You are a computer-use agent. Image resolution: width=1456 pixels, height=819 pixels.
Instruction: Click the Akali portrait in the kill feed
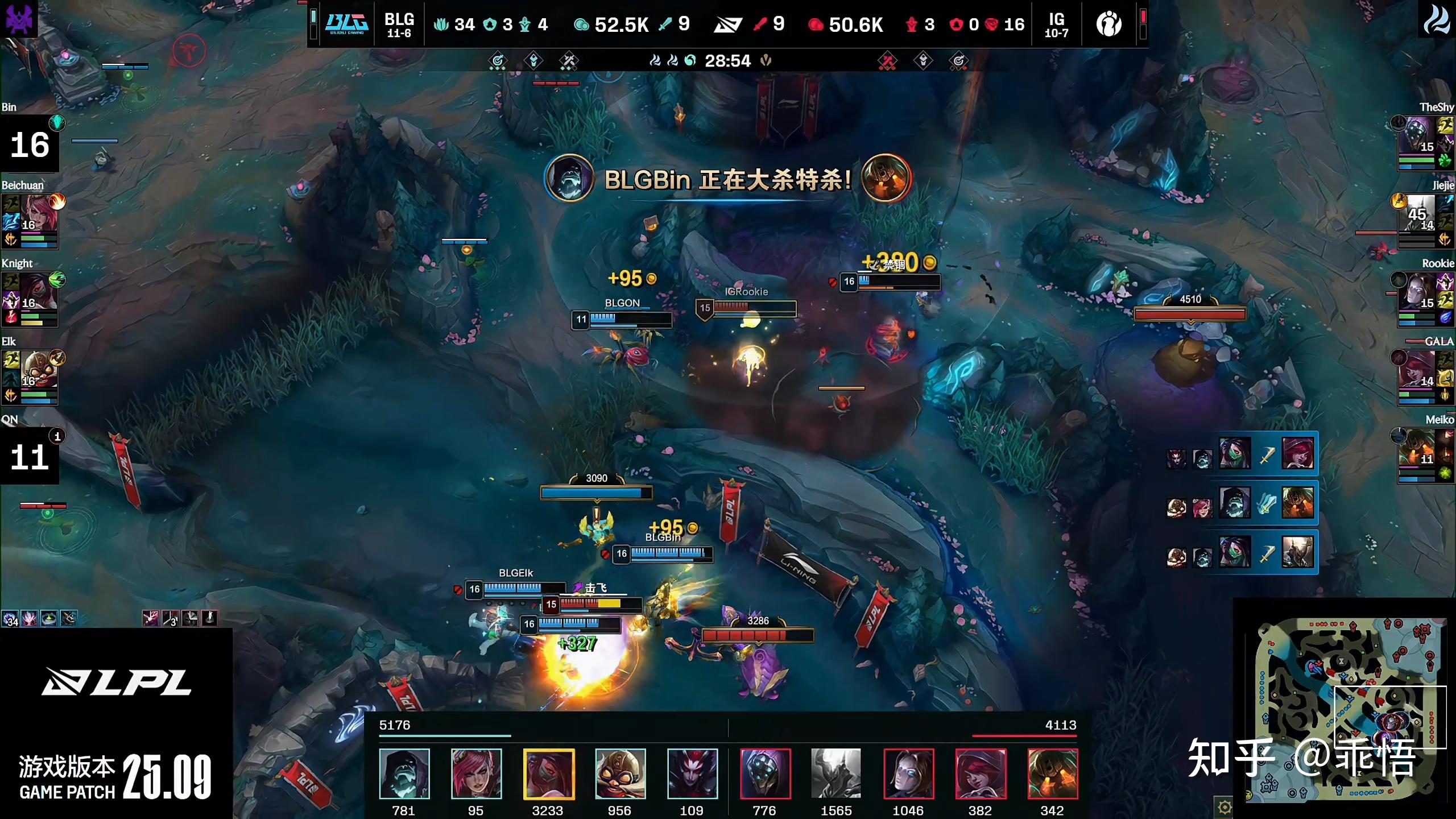1234,453
